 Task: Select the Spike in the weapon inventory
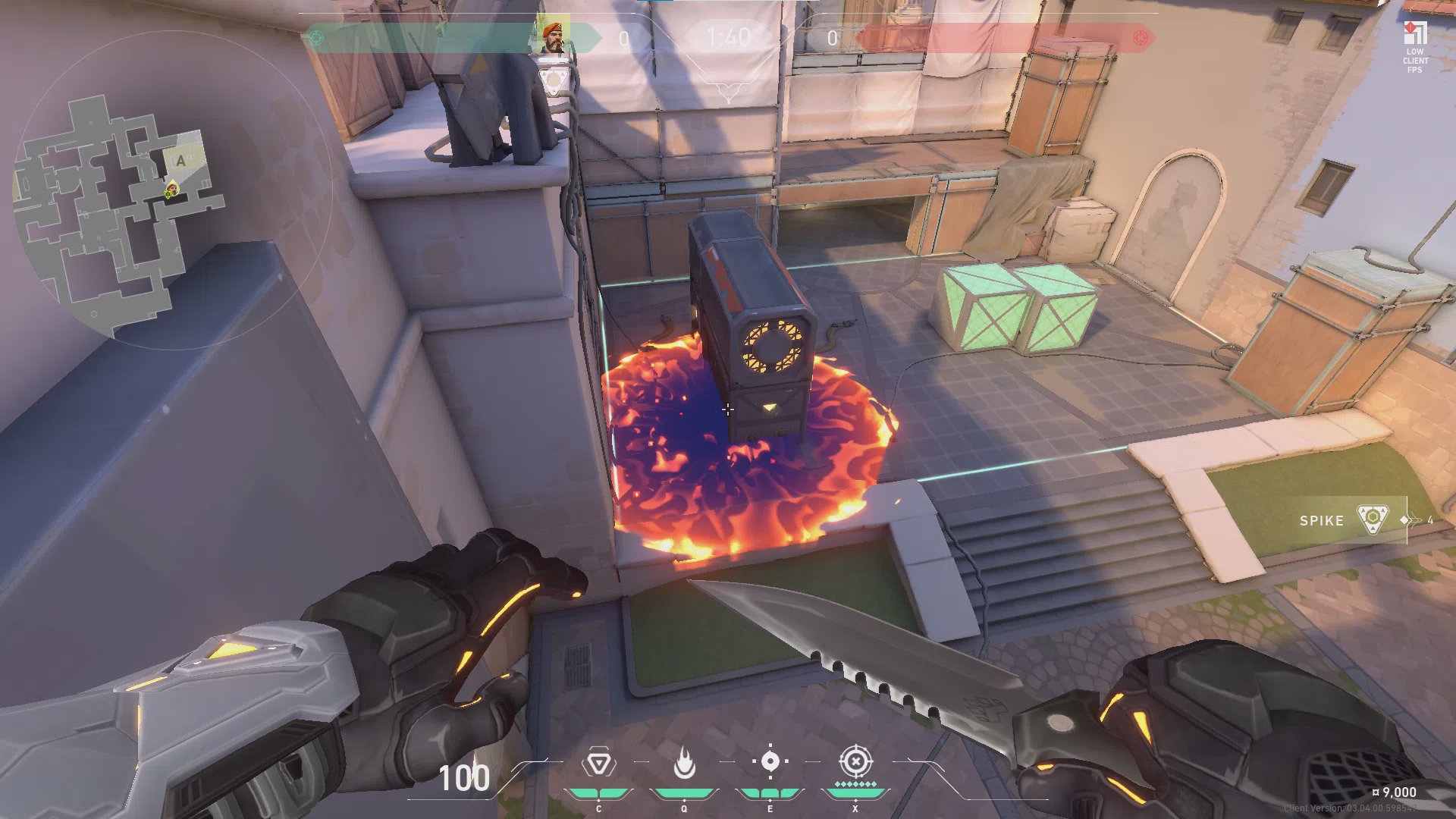tap(1371, 520)
